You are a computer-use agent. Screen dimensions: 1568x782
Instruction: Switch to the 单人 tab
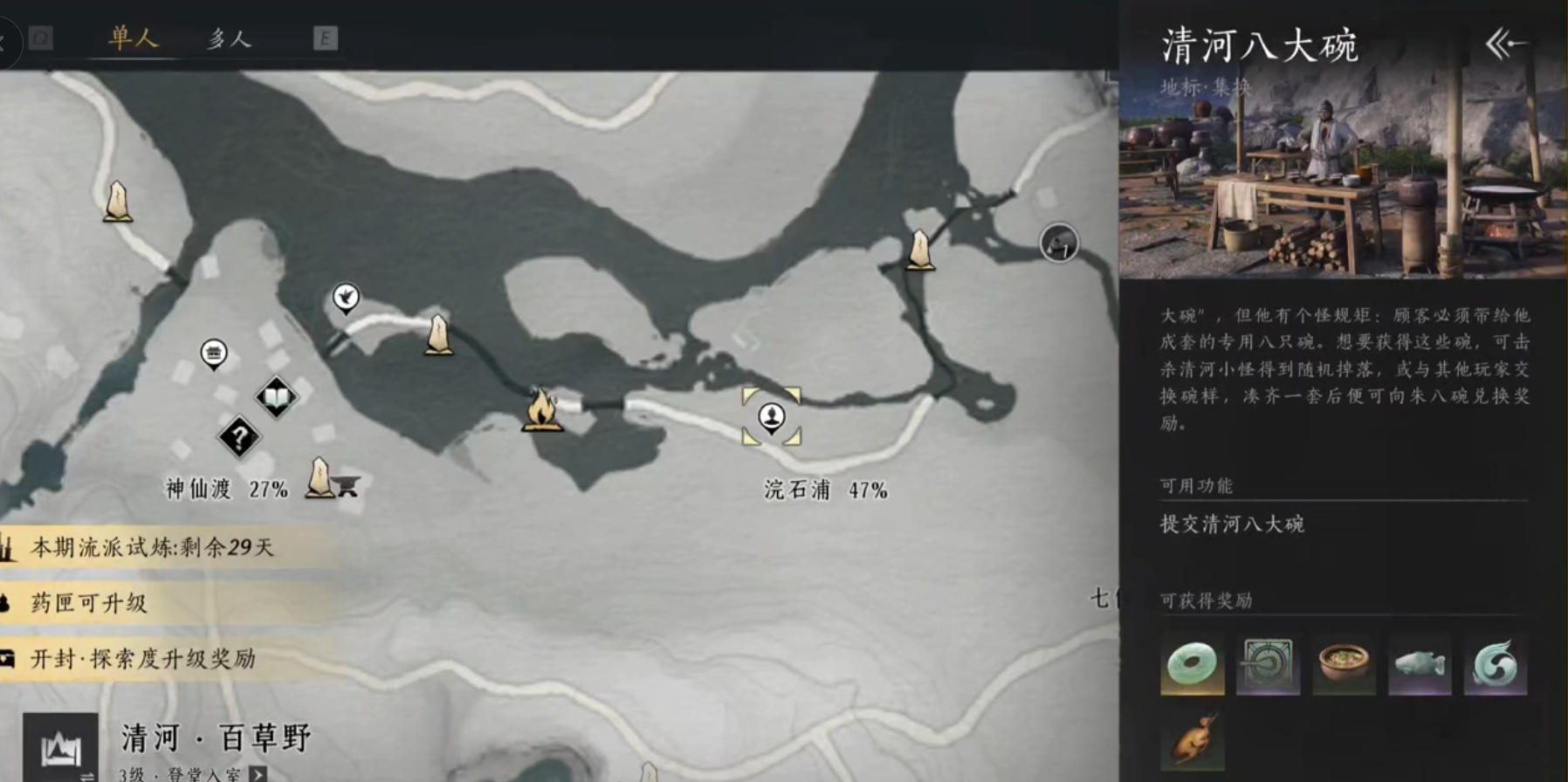tap(133, 38)
